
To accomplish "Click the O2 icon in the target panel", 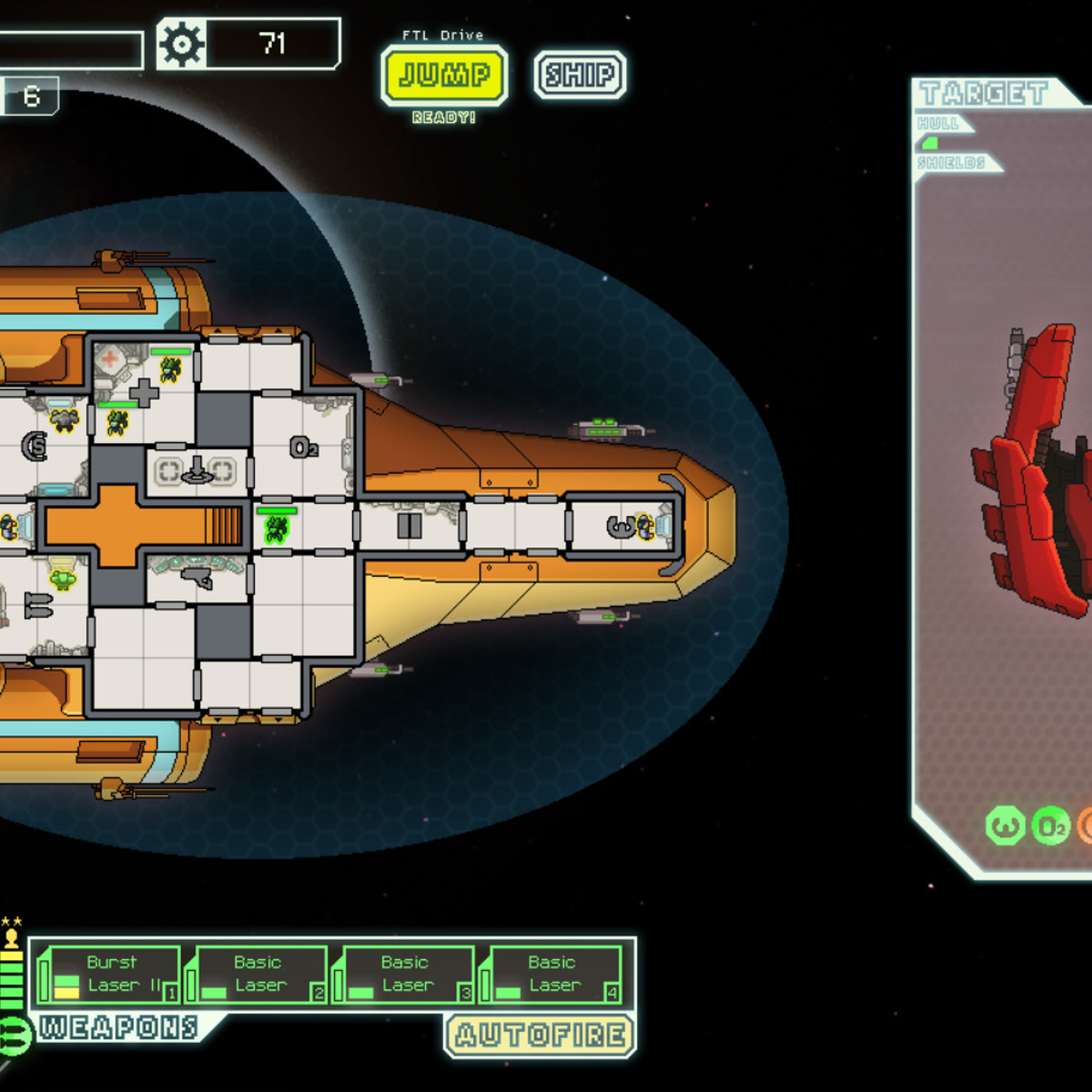I will click(1051, 826).
